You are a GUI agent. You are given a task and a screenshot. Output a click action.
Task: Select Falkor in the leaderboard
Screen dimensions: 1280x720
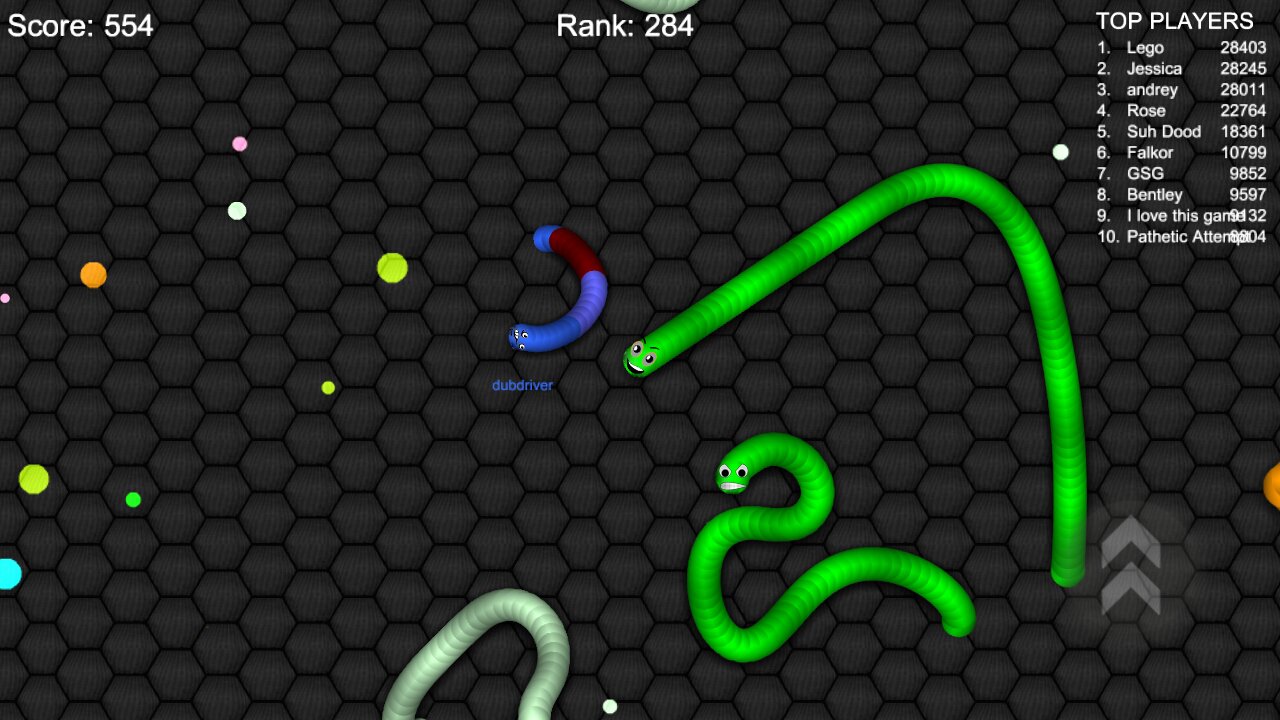click(x=1151, y=152)
